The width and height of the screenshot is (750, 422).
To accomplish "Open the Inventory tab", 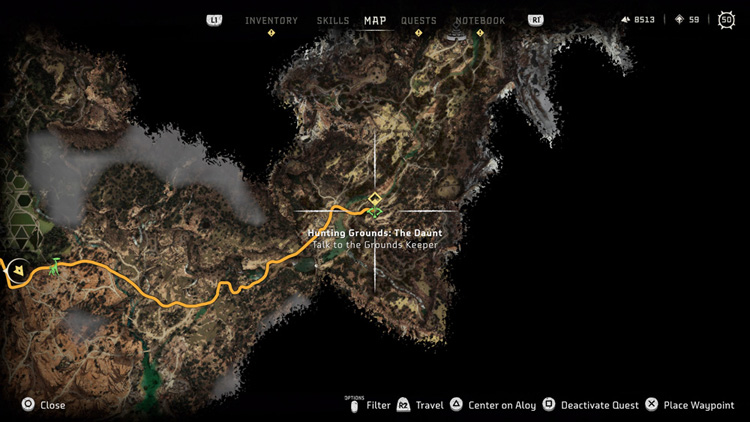I will 271,20.
